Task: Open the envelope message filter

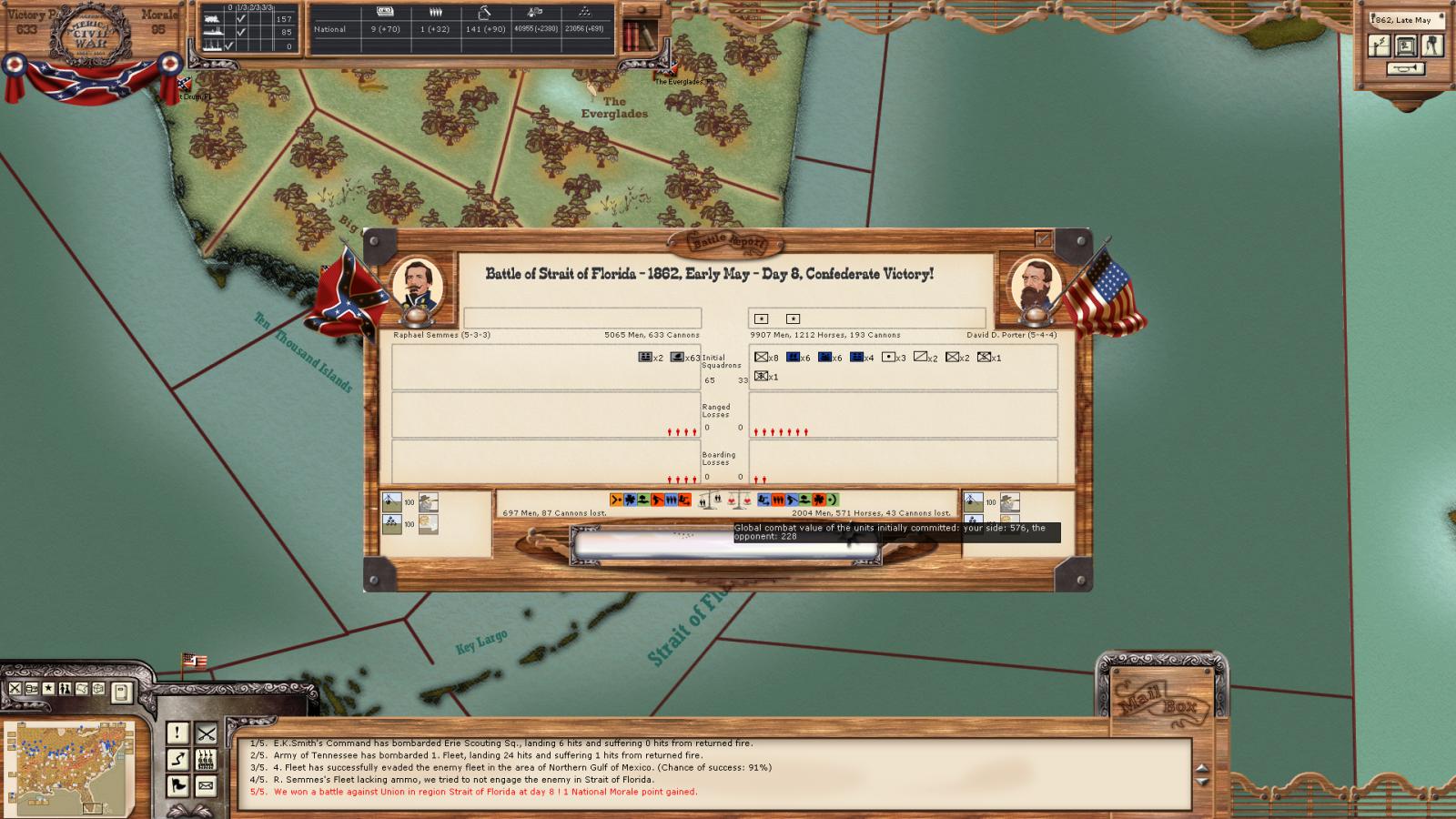Action: (207, 785)
